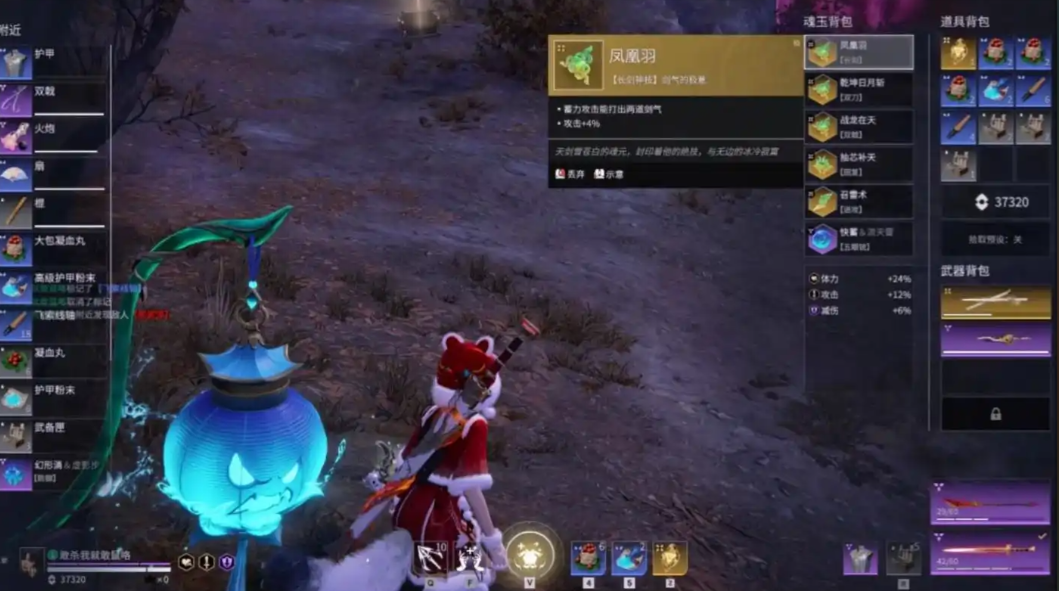Select the gold weapon in 武器背包
The image size is (1059, 591).
point(995,300)
